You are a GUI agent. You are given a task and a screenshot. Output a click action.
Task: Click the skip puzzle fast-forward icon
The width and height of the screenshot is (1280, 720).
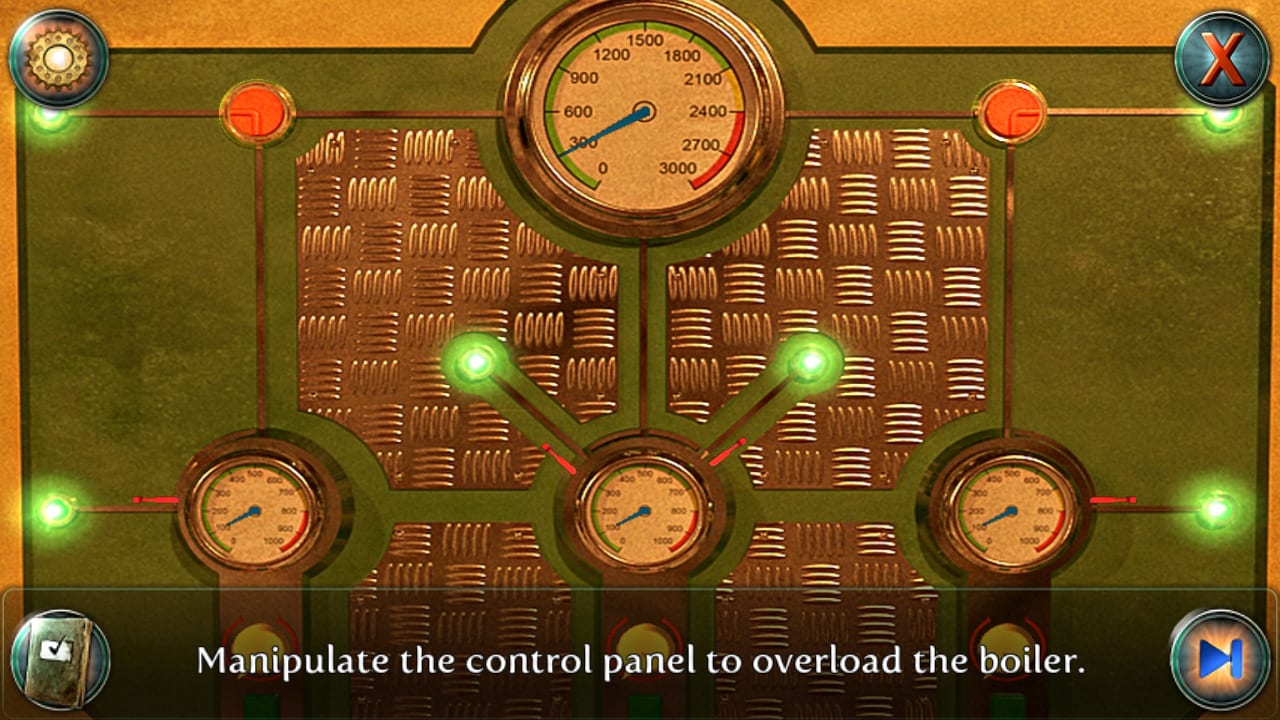point(1220,659)
